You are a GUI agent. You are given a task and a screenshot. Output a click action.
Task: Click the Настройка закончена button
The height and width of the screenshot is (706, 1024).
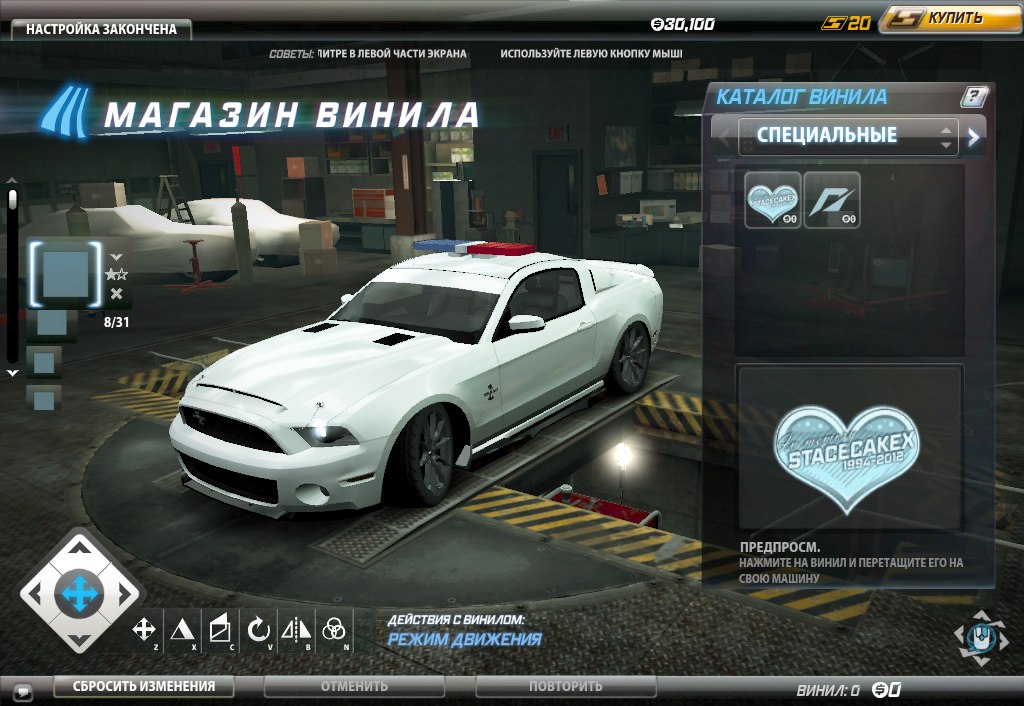[x=101, y=29]
